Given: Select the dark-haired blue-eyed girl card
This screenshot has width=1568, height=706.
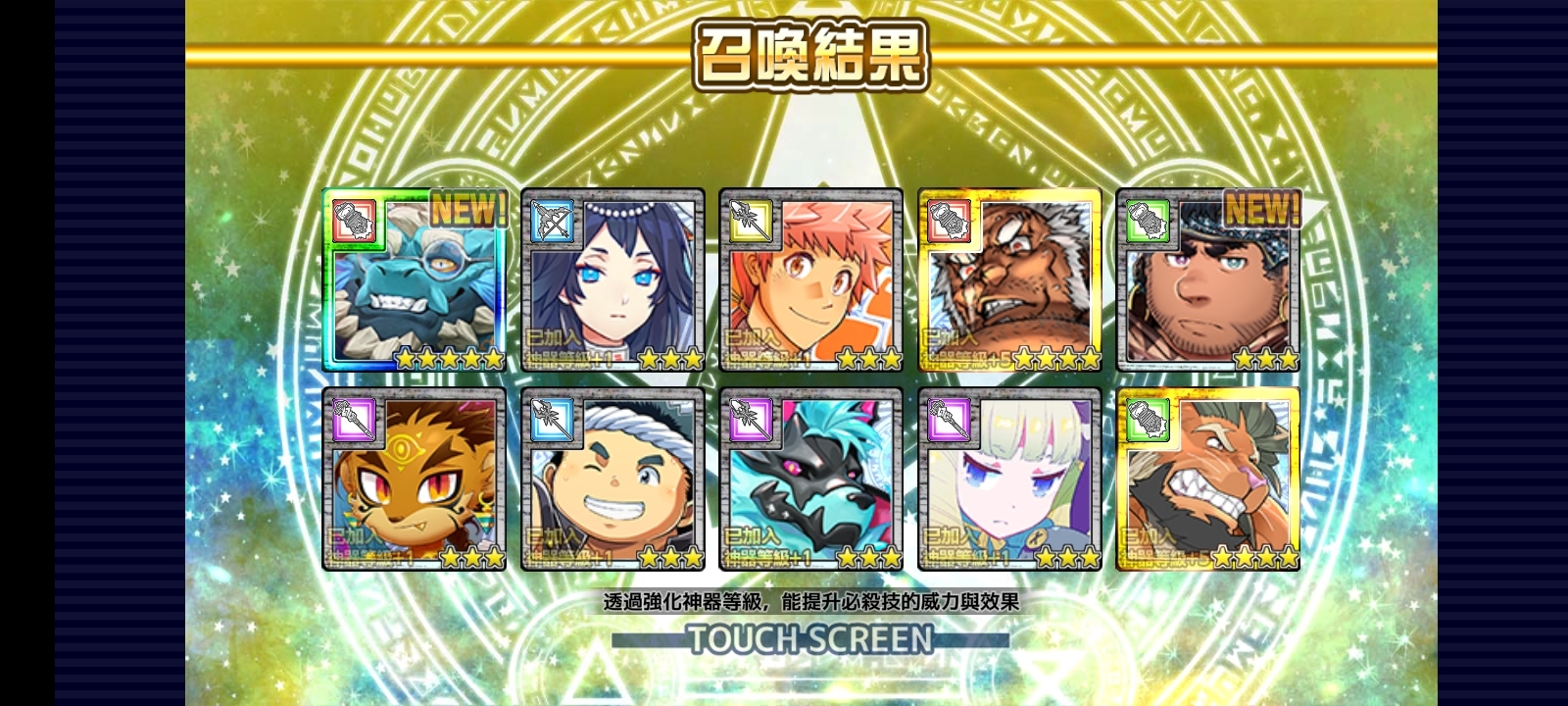Looking at the screenshot, I should (x=612, y=280).
